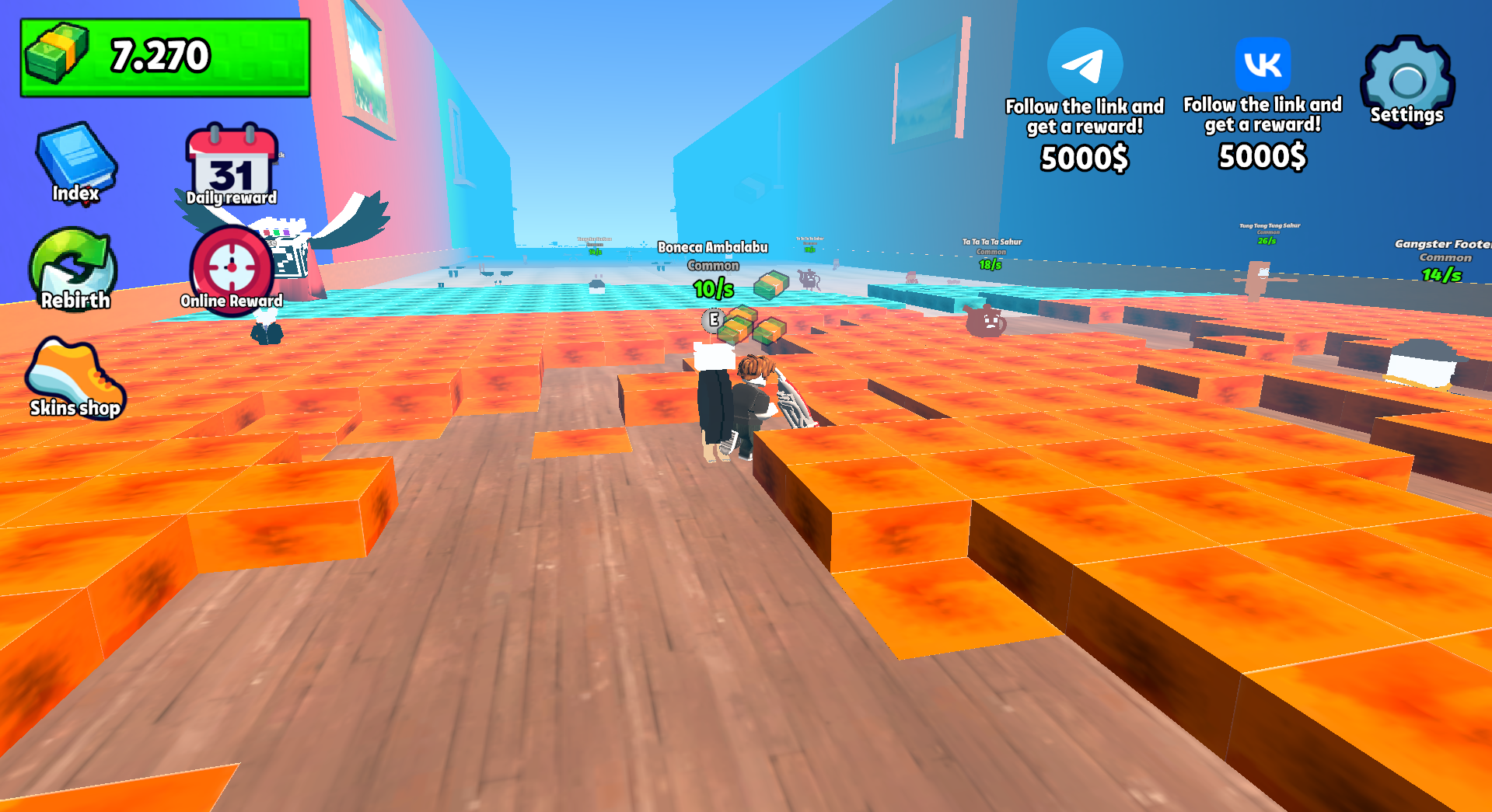This screenshot has height=812, width=1492.
Task: Click the VK reward icon
Action: pyautogui.click(x=1261, y=66)
